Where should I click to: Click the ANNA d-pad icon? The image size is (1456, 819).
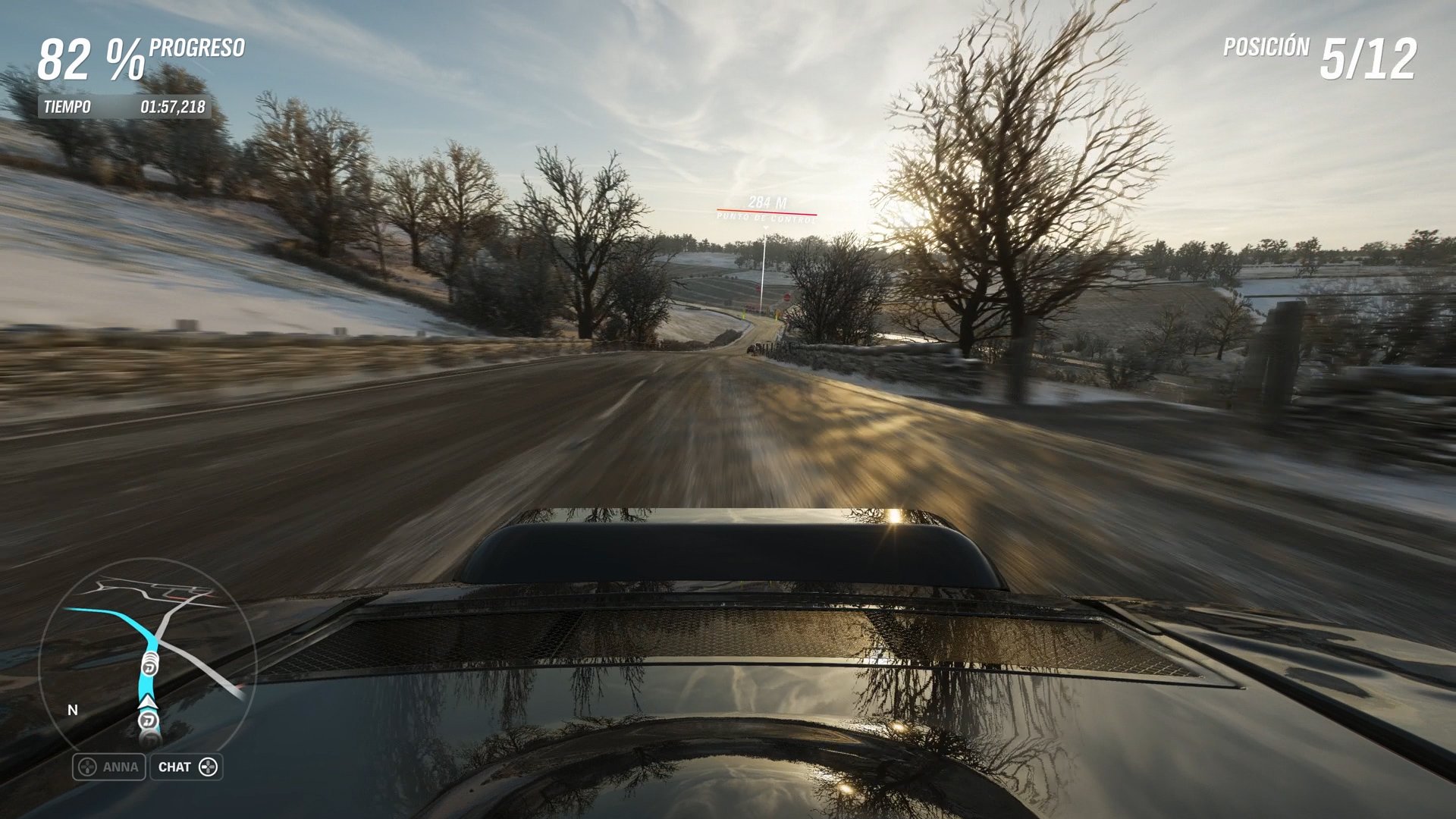(87, 766)
